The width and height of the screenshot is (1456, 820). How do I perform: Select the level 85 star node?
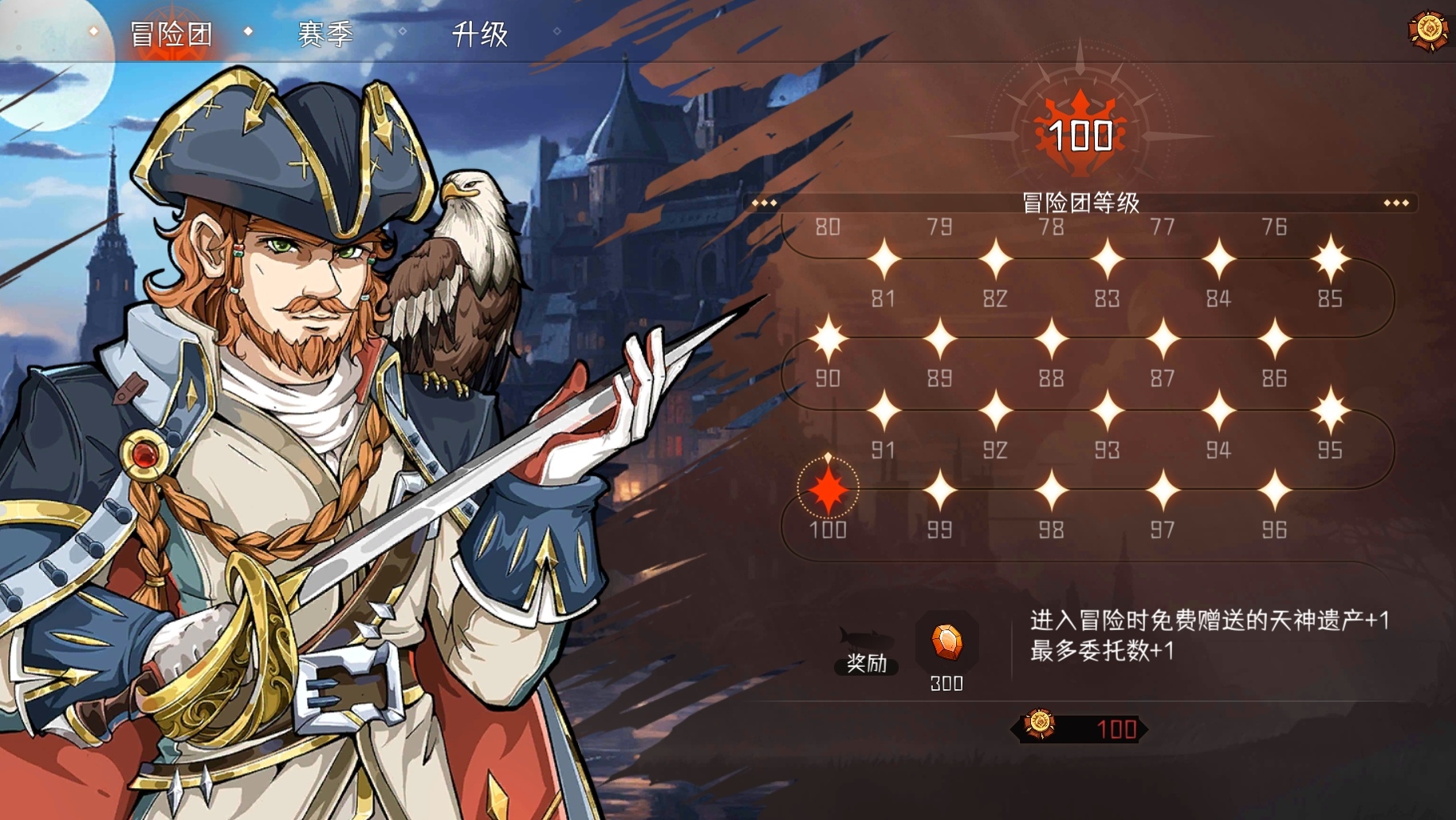click(x=1330, y=259)
